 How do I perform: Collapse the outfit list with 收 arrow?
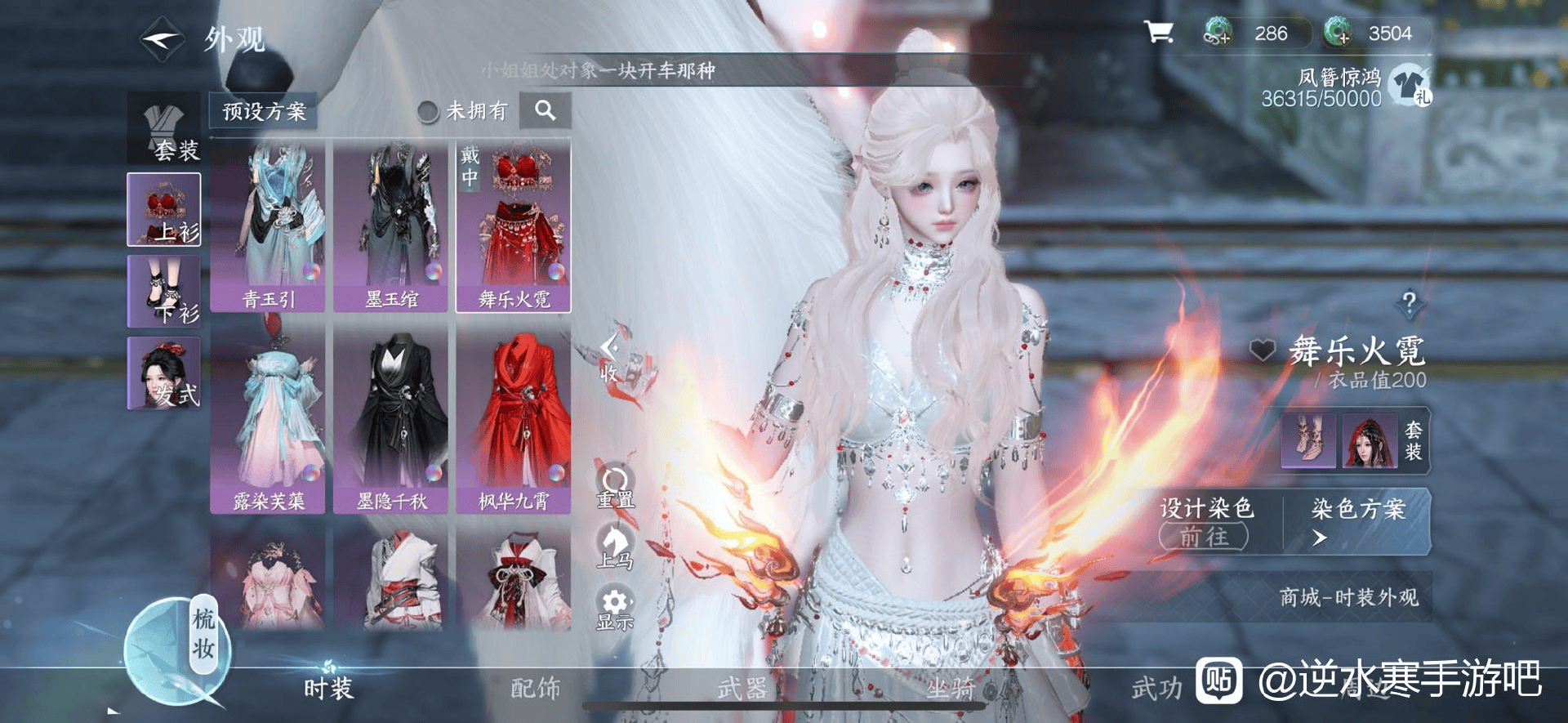coord(609,358)
